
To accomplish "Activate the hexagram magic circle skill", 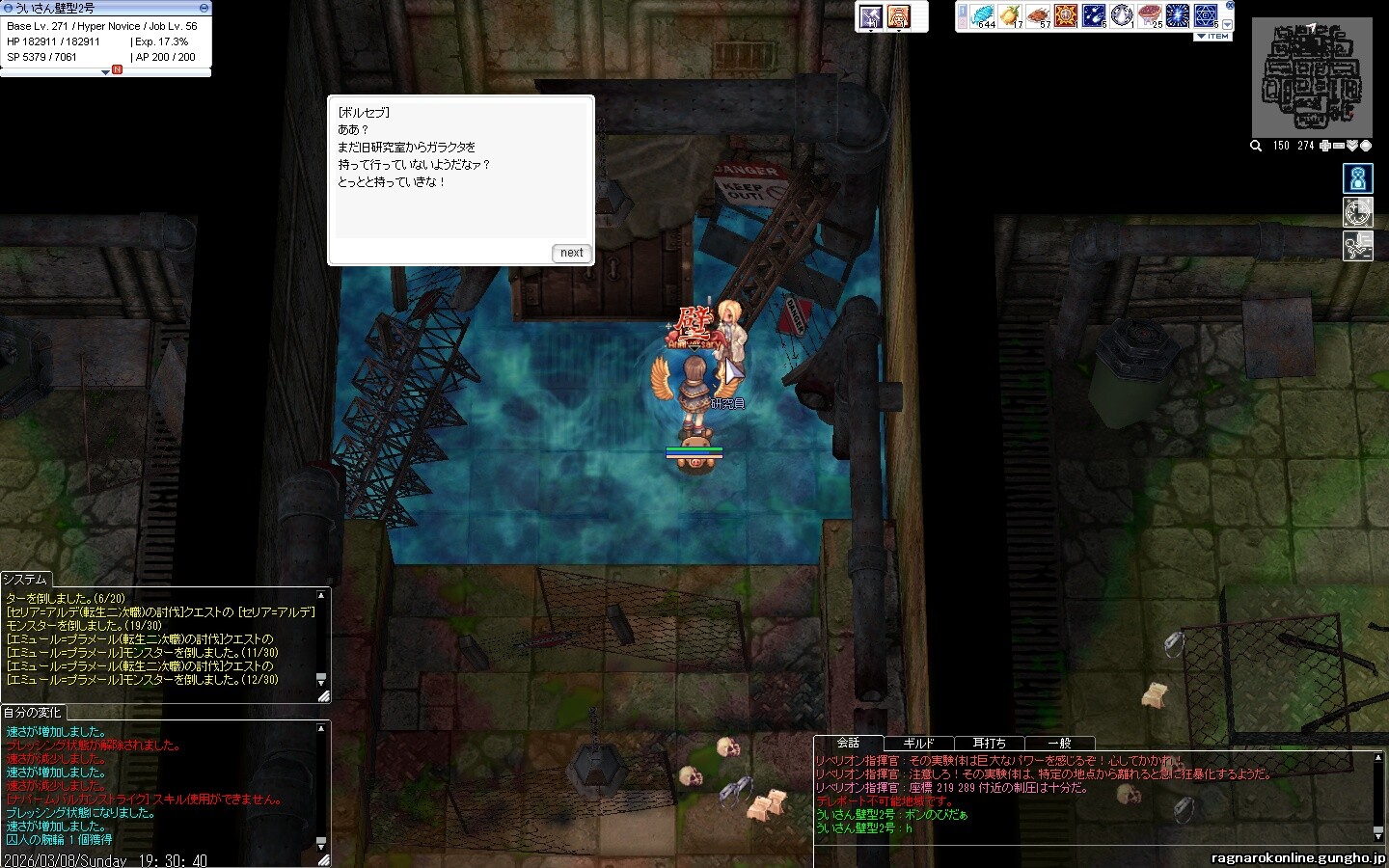I will tap(1206, 15).
